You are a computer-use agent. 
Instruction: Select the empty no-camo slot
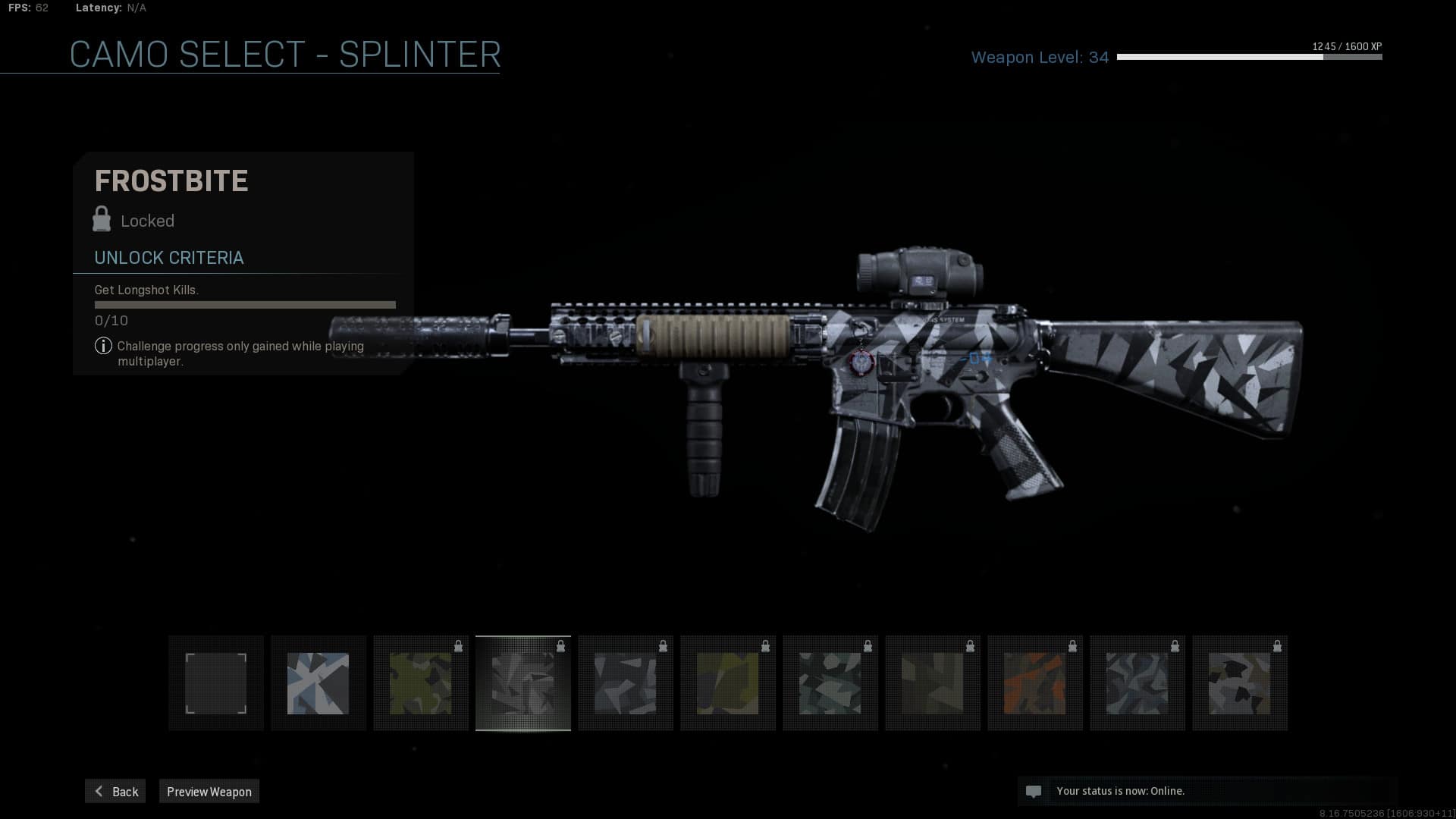coord(216,683)
